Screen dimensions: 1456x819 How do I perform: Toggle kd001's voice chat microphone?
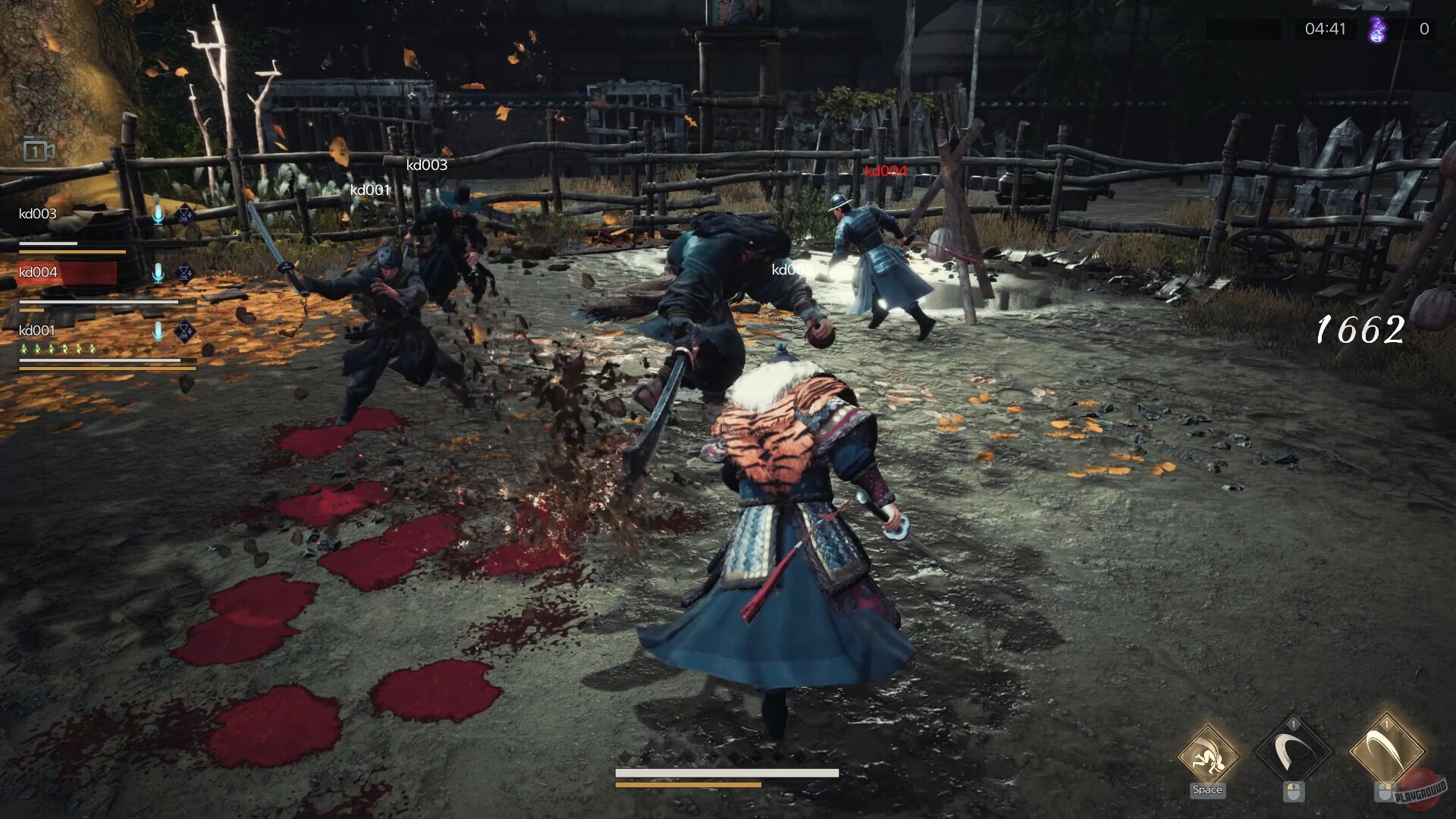158,331
